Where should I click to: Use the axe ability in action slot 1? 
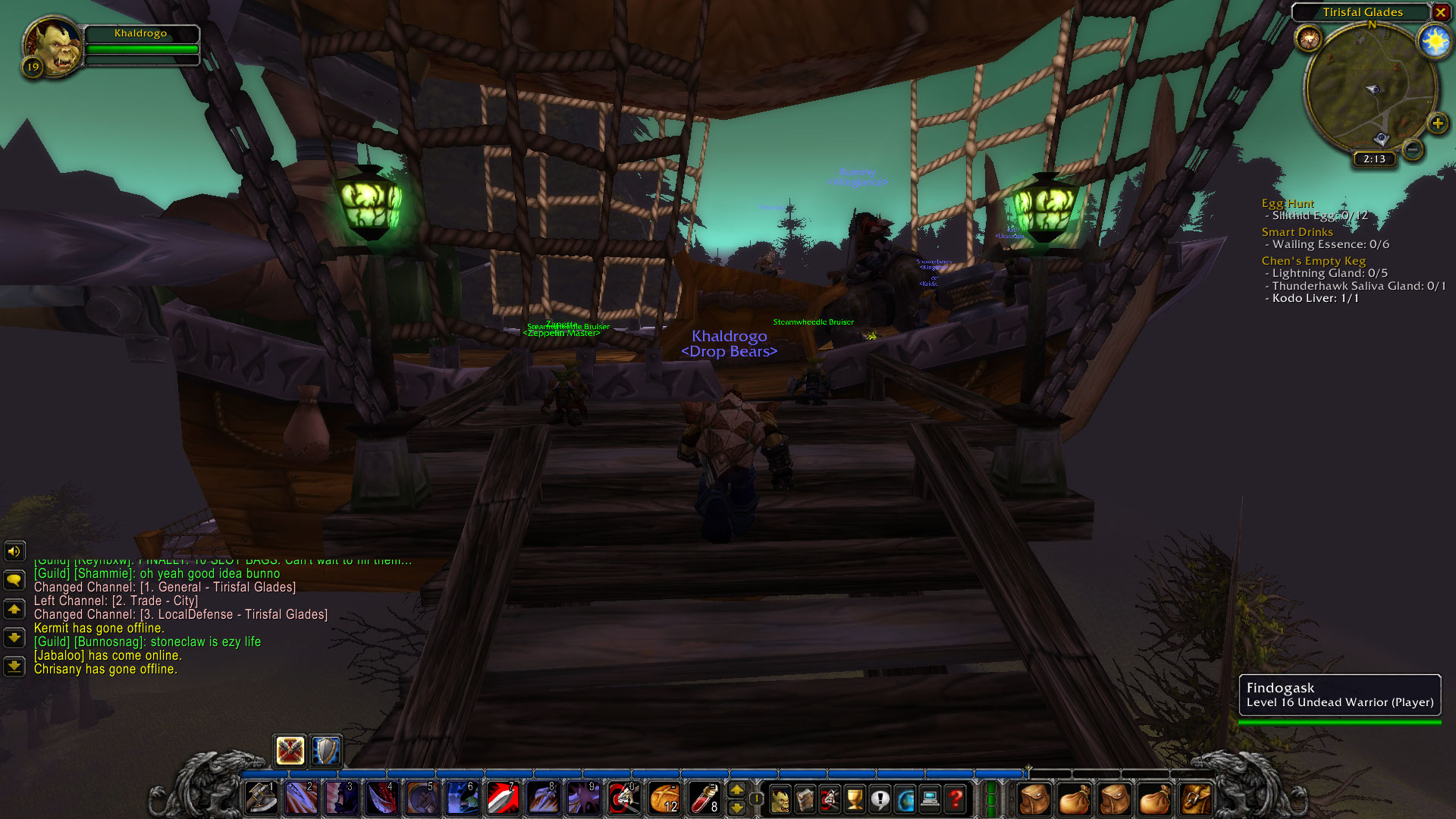click(261, 798)
